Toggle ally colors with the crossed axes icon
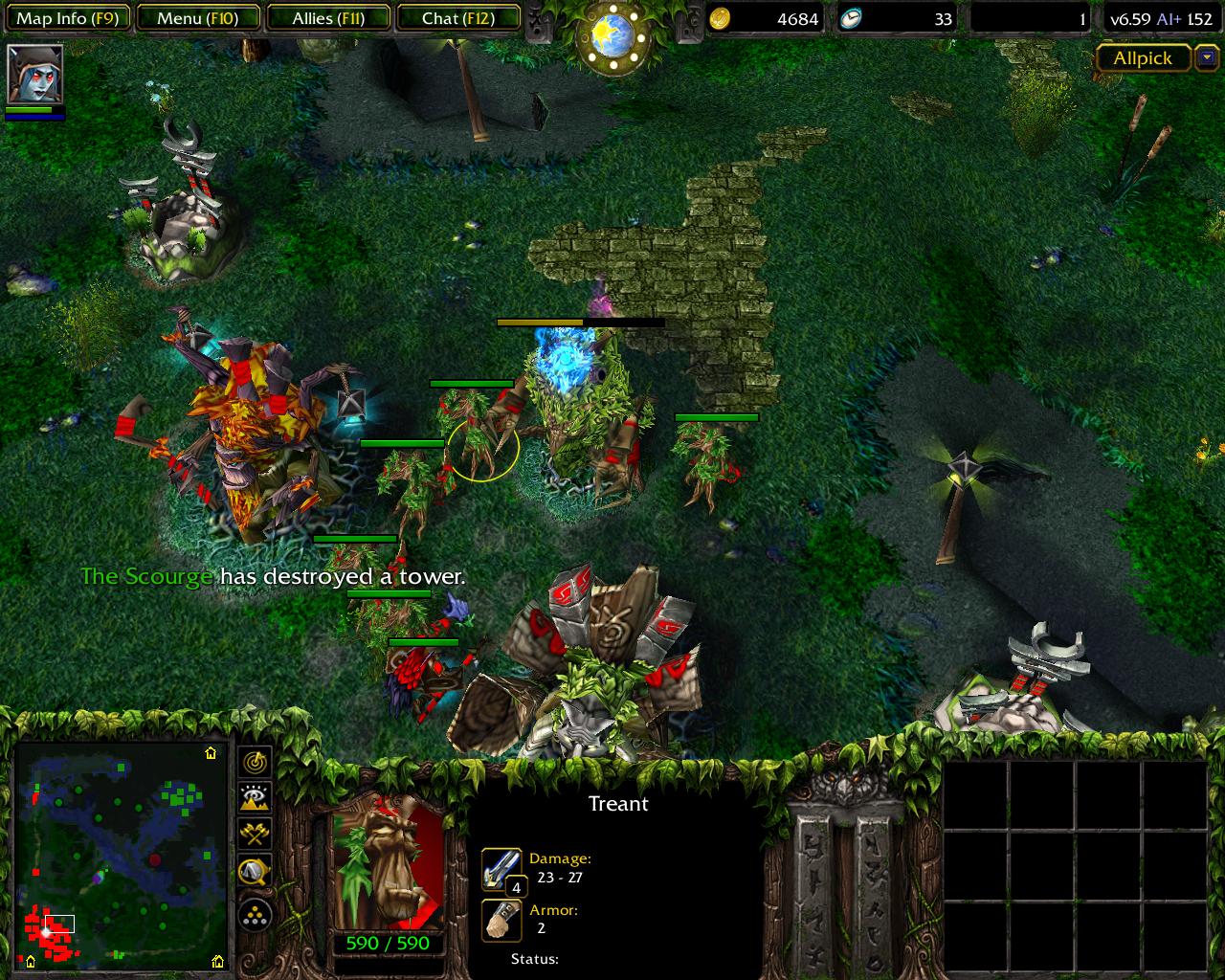The image size is (1225, 980). 253,833
